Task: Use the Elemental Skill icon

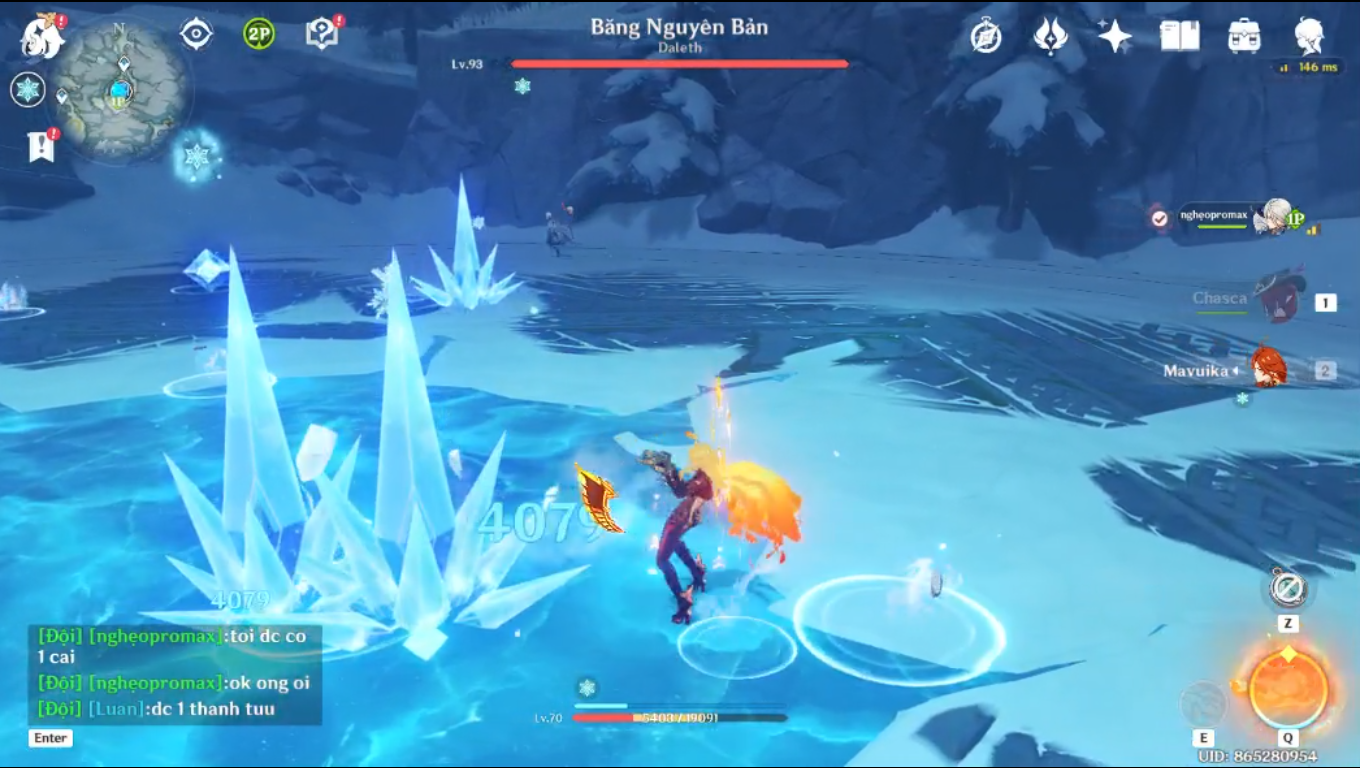Action: [x=1203, y=704]
